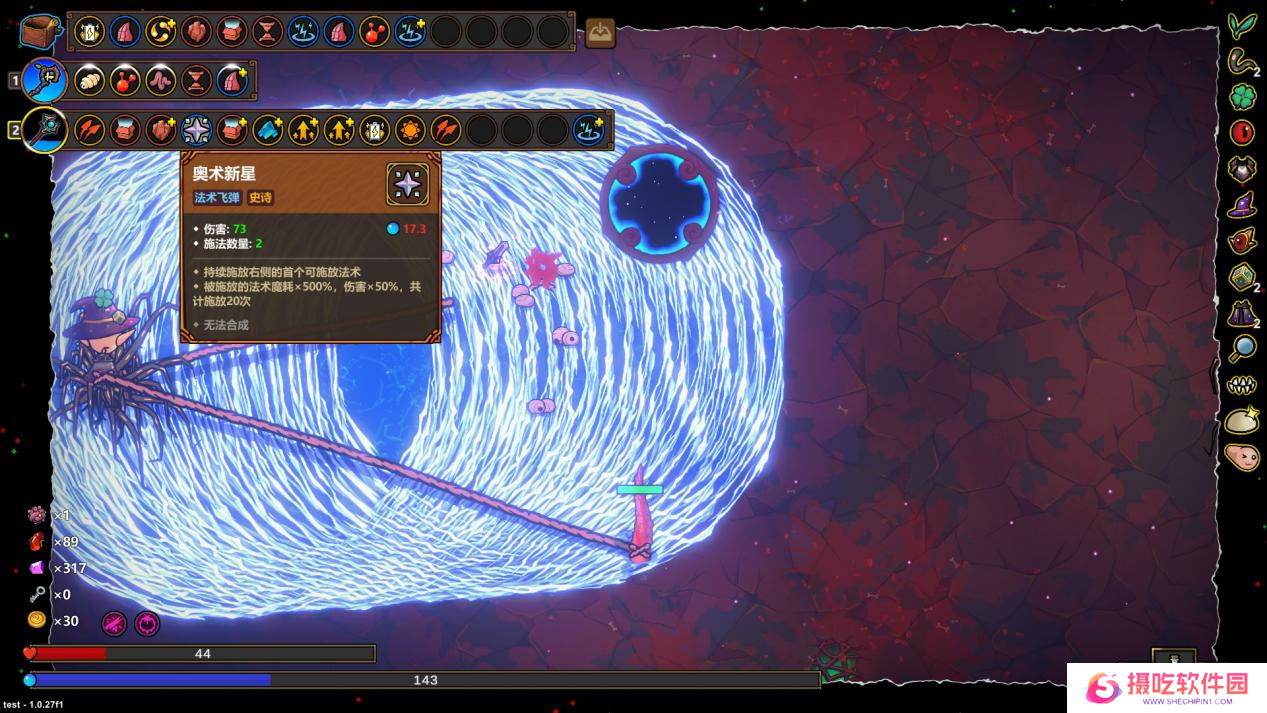This screenshot has height=713, width=1267.
Task: Pick the Arcane Nova star spell slot
Action: pyautogui.click(x=196, y=130)
